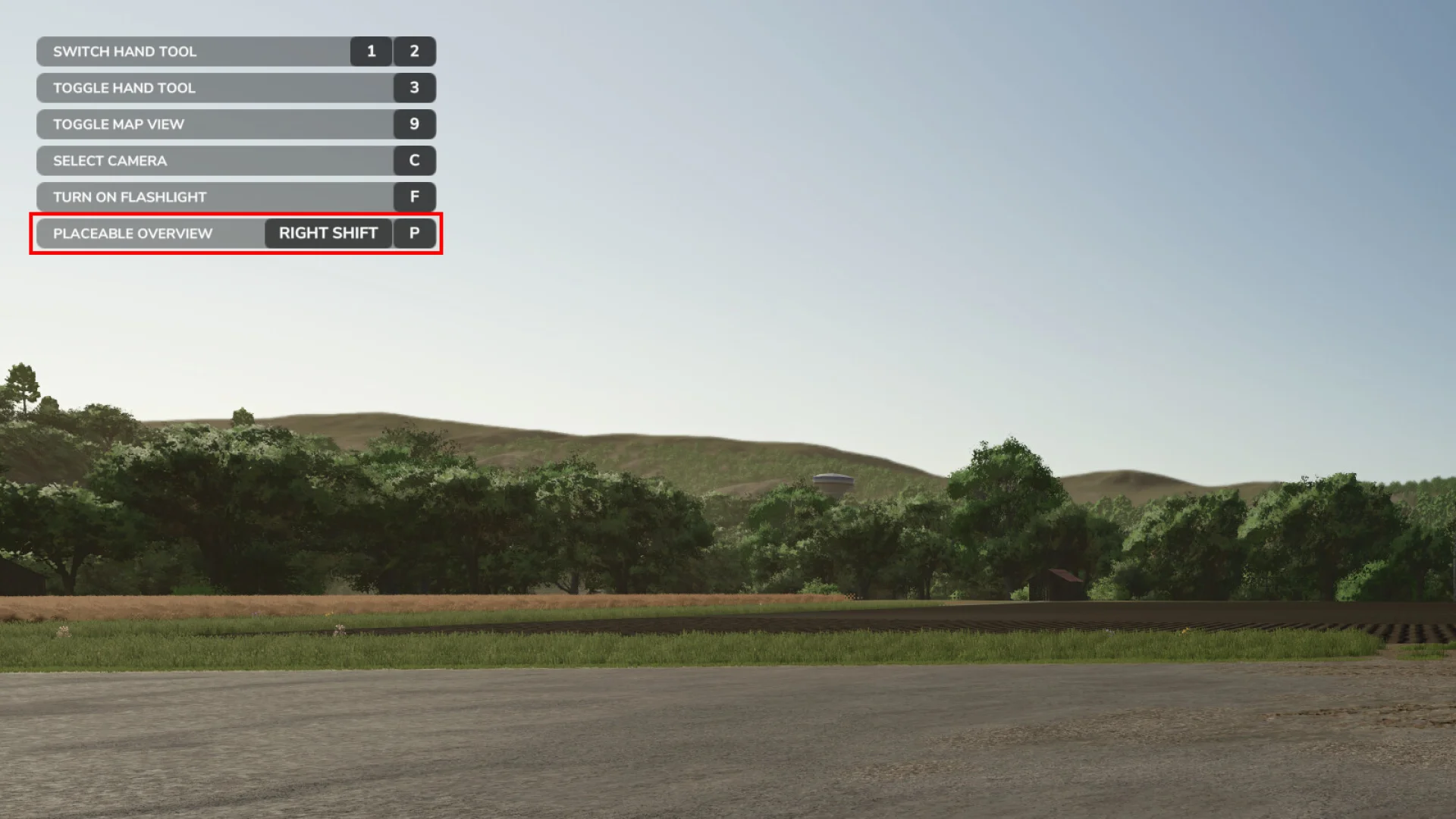The height and width of the screenshot is (819, 1456).
Task: Click the distant water tower on the hillside
Action: point(832,483)
